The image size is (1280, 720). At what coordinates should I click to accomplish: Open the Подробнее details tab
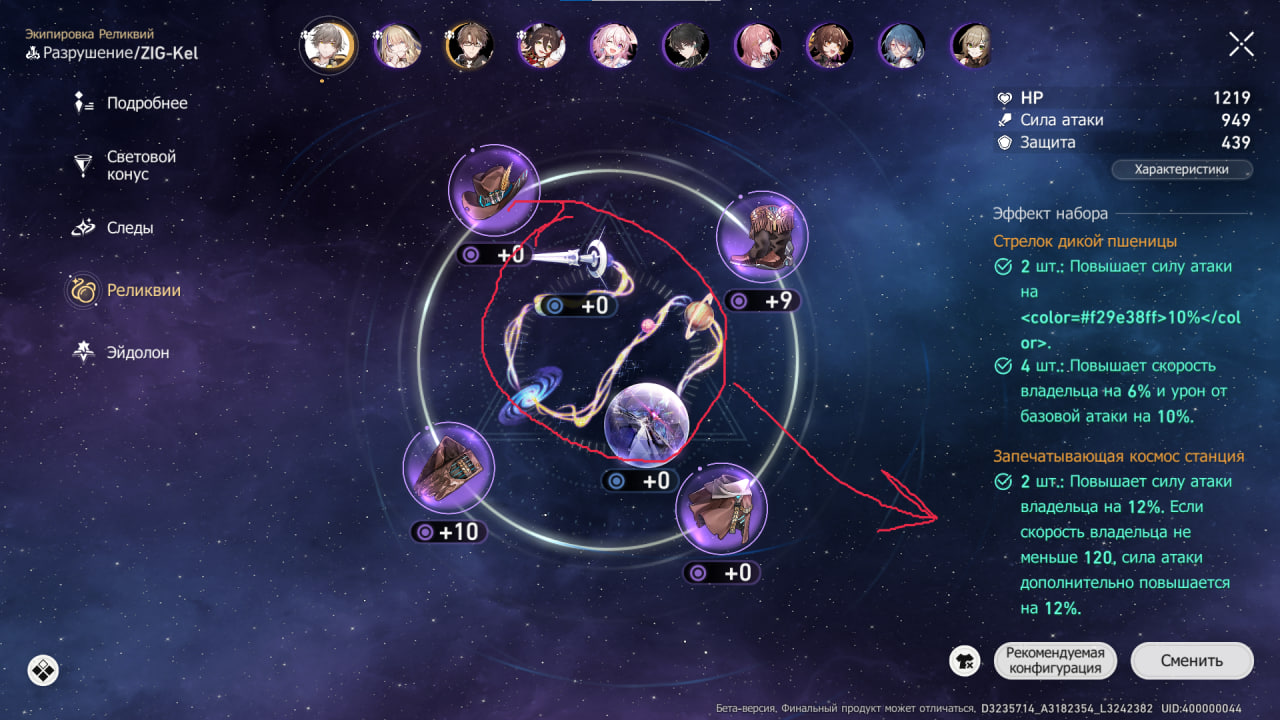tap(146, 103)
